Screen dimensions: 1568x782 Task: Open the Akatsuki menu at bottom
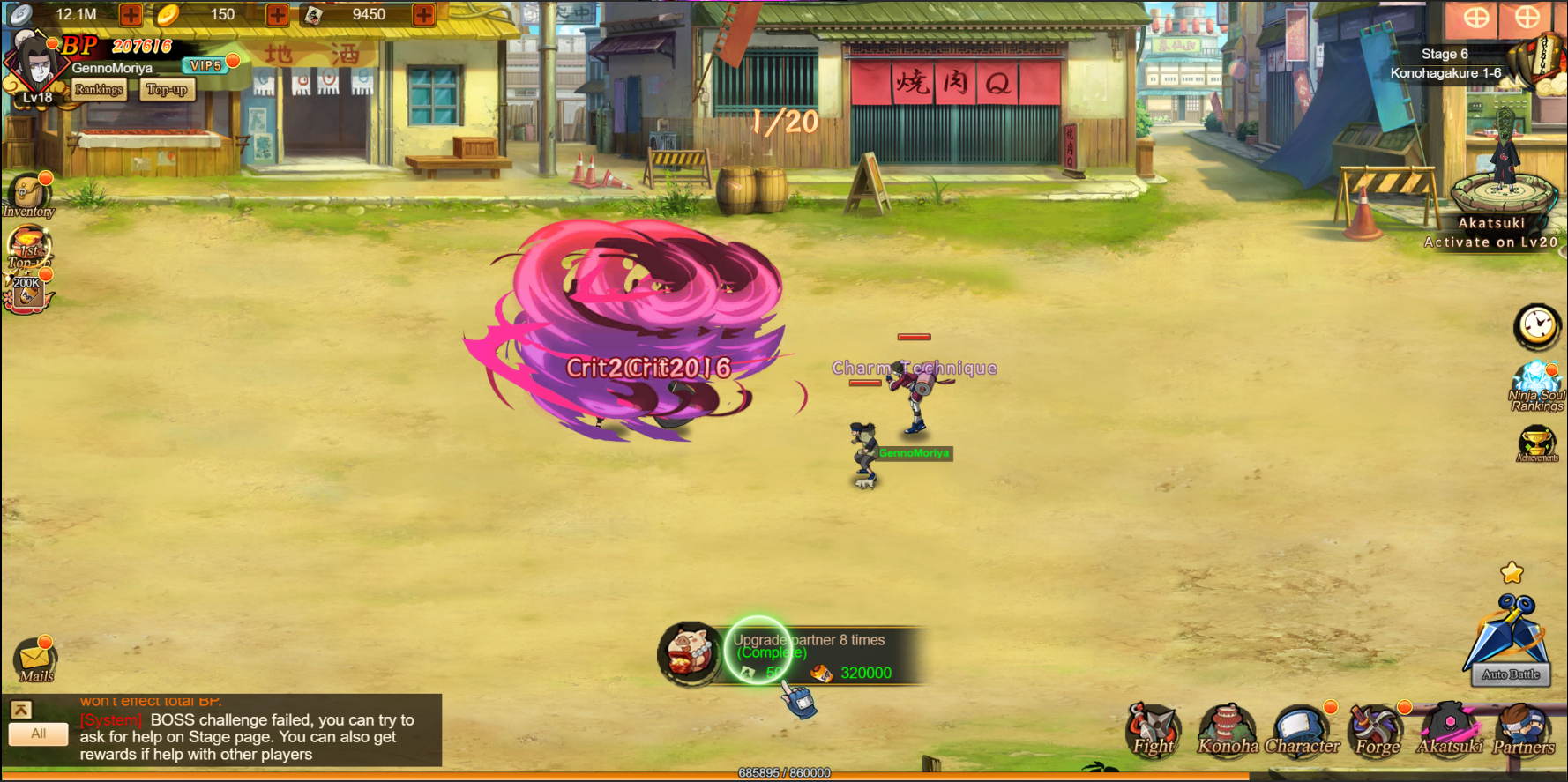tap(1450, 732)
